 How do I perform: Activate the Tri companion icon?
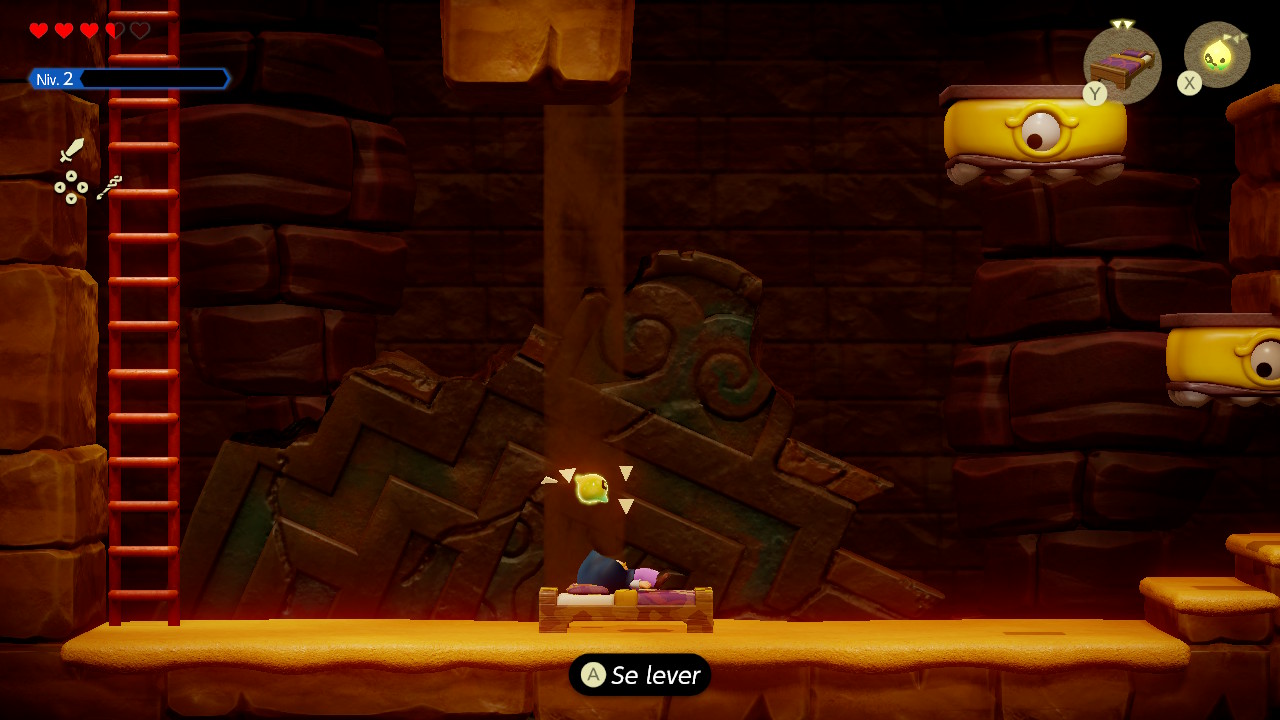[1217, 55]
